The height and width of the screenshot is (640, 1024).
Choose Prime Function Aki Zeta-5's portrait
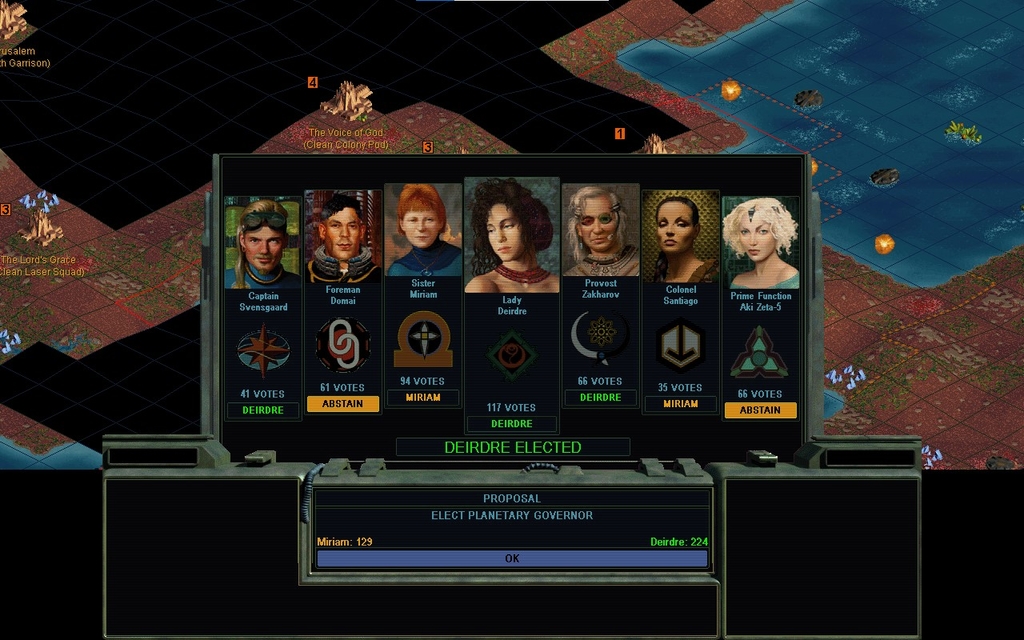761,243
